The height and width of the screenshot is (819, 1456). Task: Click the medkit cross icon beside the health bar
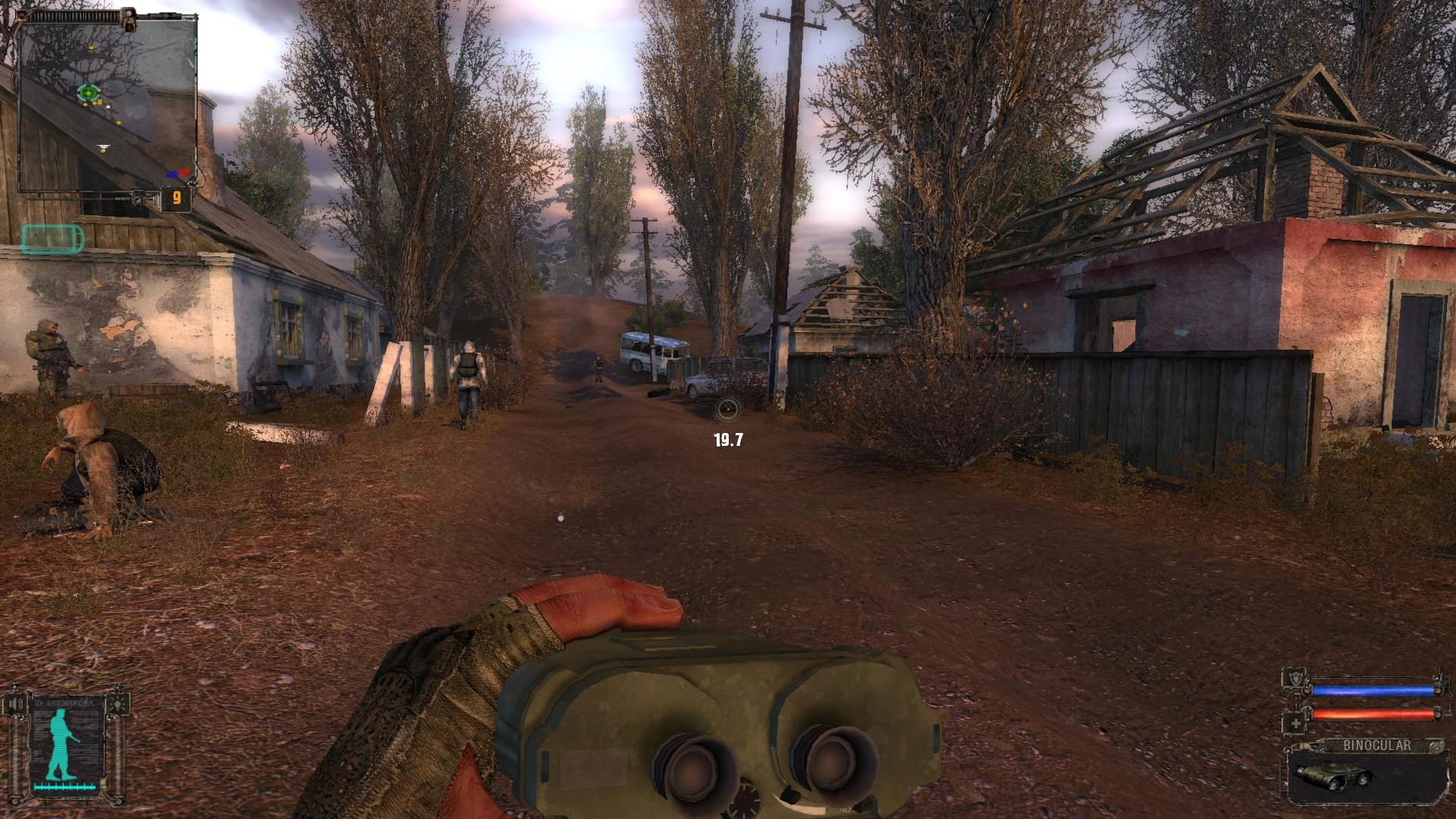click(1295, 723)
